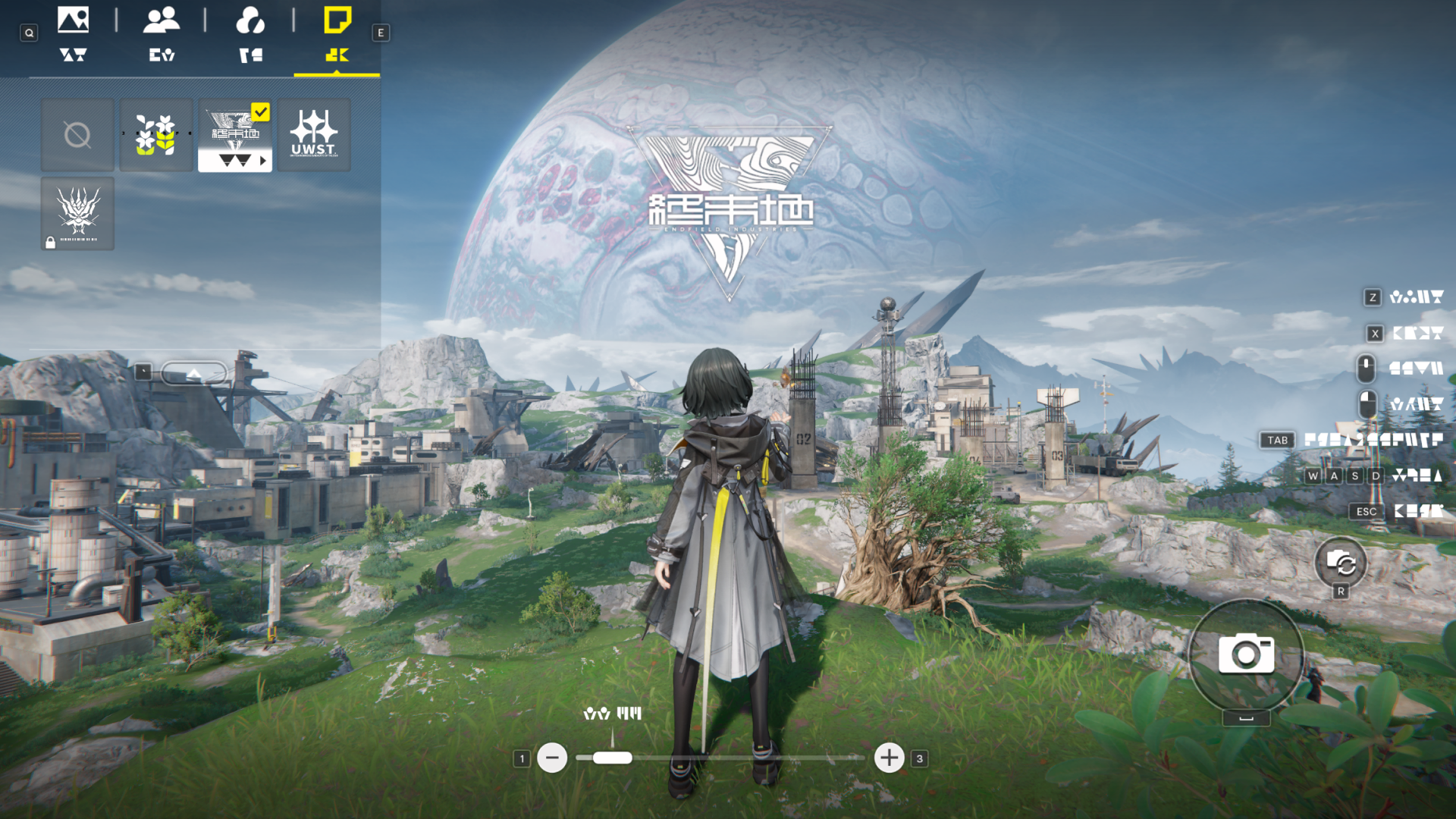
Task: Select the locked dragon emblem sticker
Action: [77, 214]
